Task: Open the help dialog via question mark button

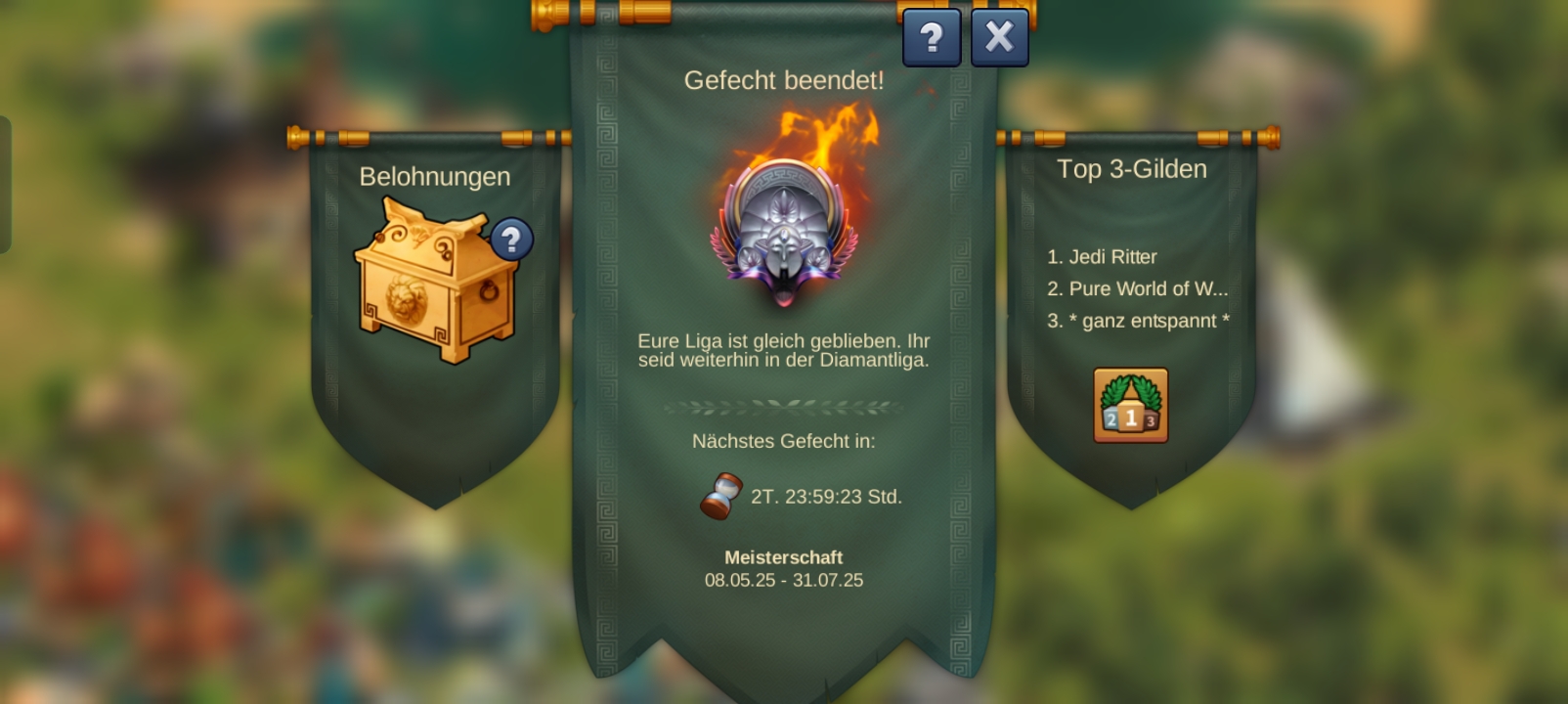Action: [932, 37]
